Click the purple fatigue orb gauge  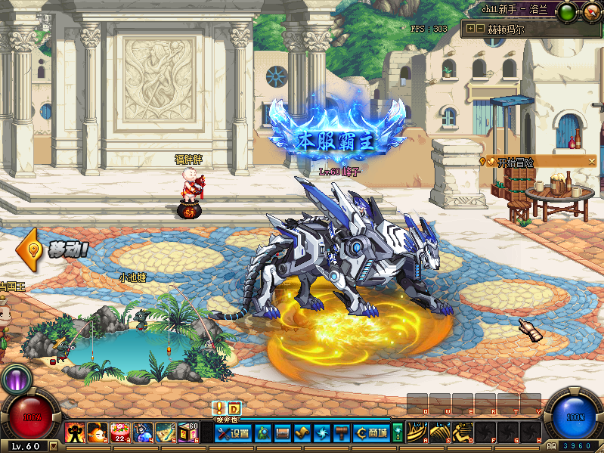coord(17,381)
